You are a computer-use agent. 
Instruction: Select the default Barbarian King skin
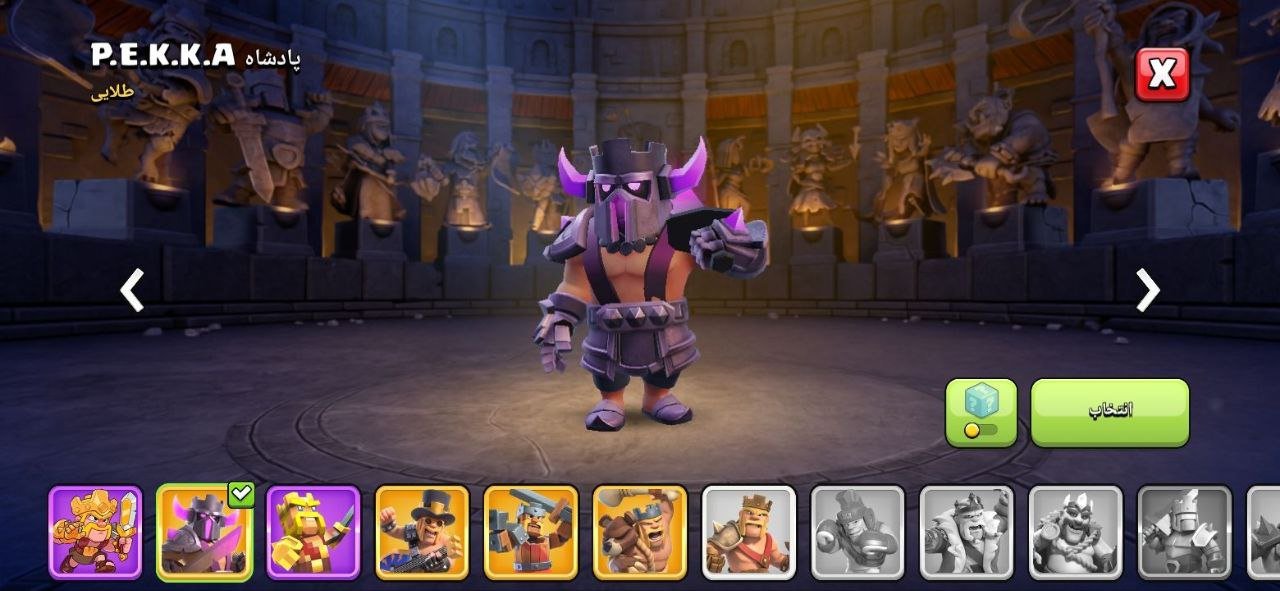(x=749, y=532)
